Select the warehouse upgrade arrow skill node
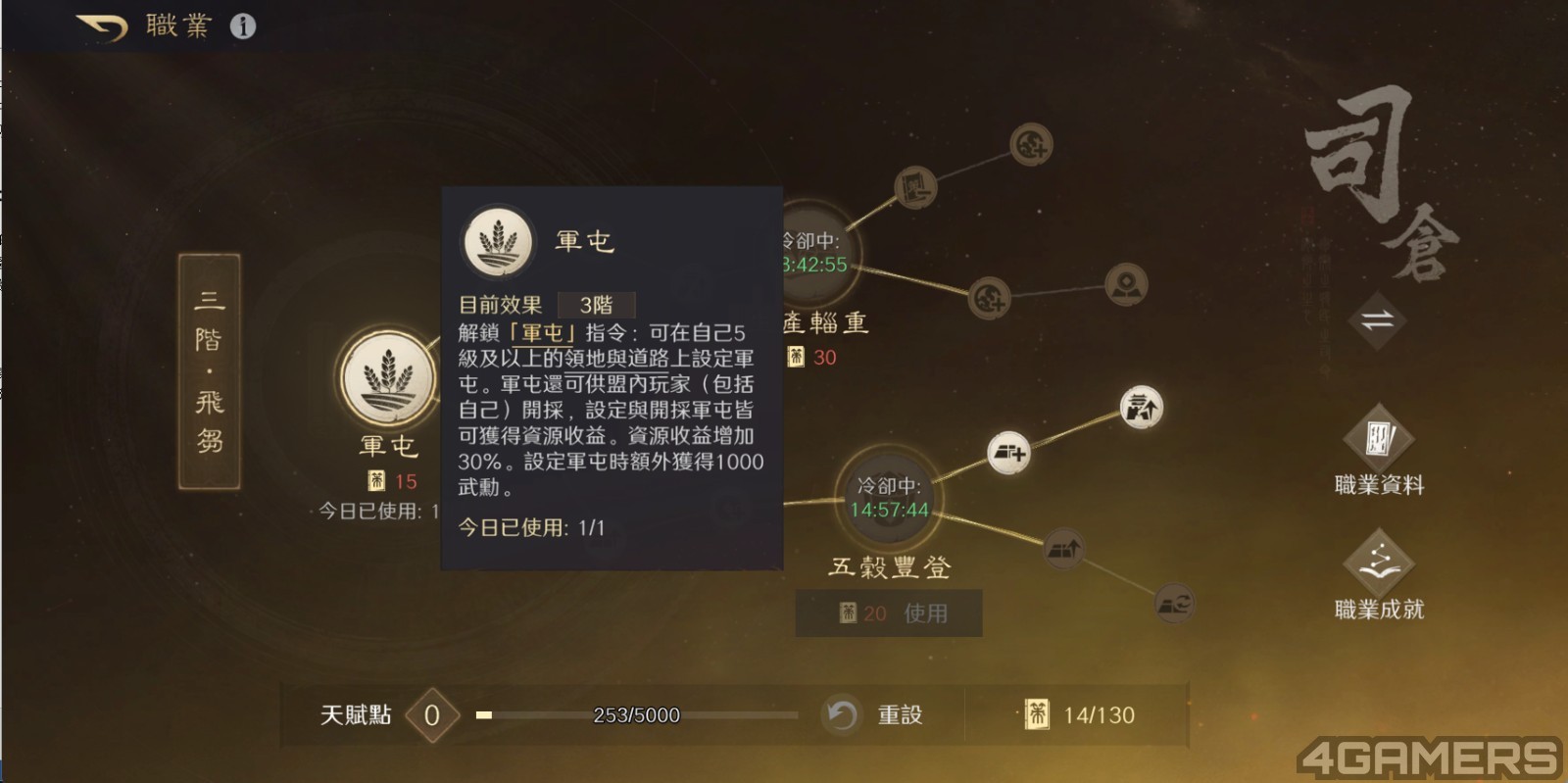The image size is (1568, 783). tap(1063, 551)
